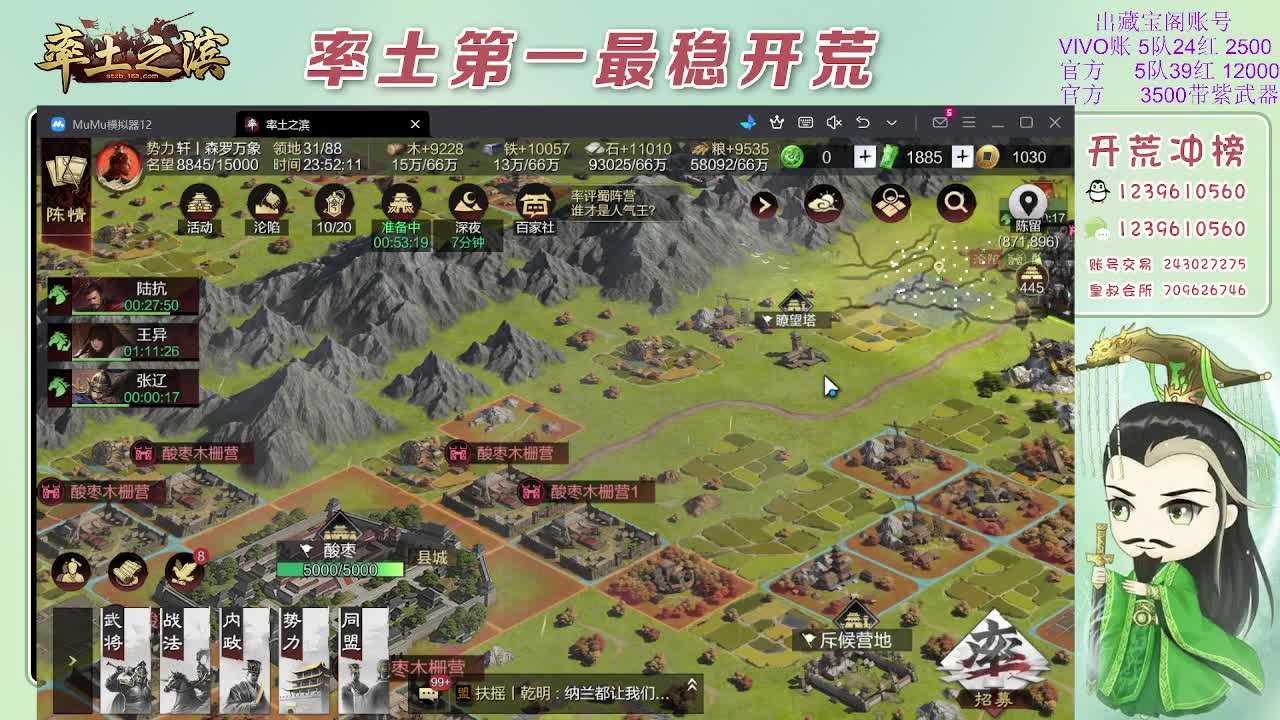The height and width of the screenshot is (720, 1280).
Task: Open the world map overview icon
Action: (x=891, y=203)
